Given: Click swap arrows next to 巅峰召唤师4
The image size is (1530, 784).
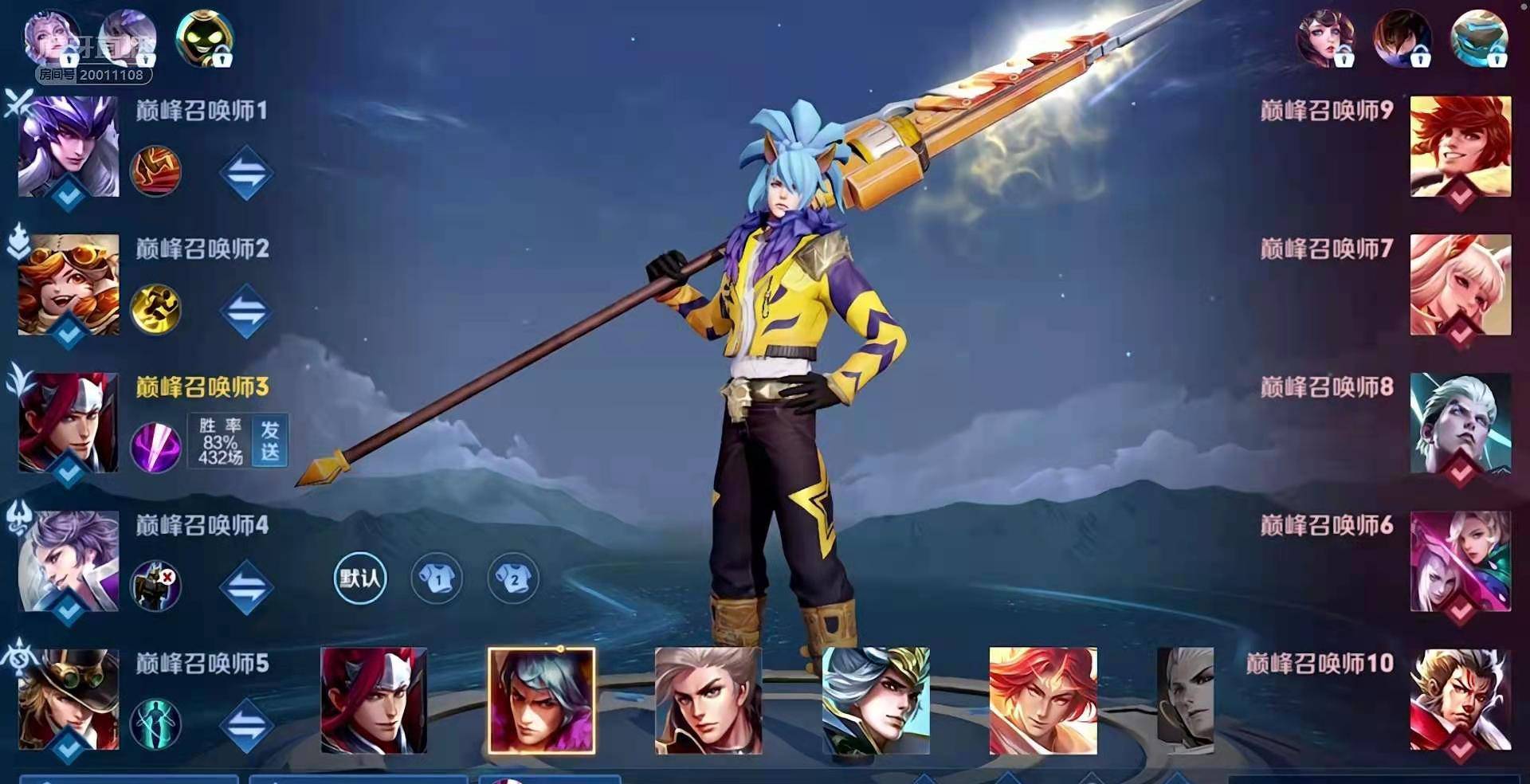Looking at the screenshot, I should click(246, 587).
